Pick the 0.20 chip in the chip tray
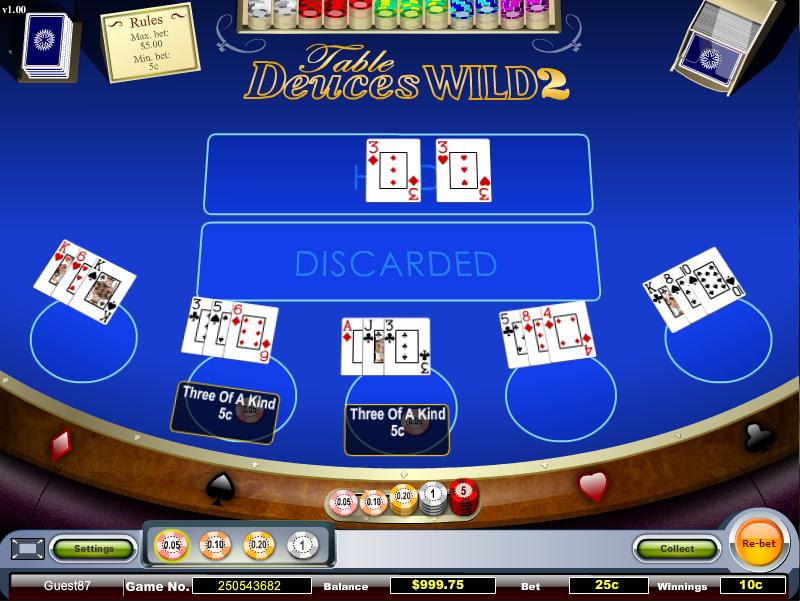 [x=258, y=545]
